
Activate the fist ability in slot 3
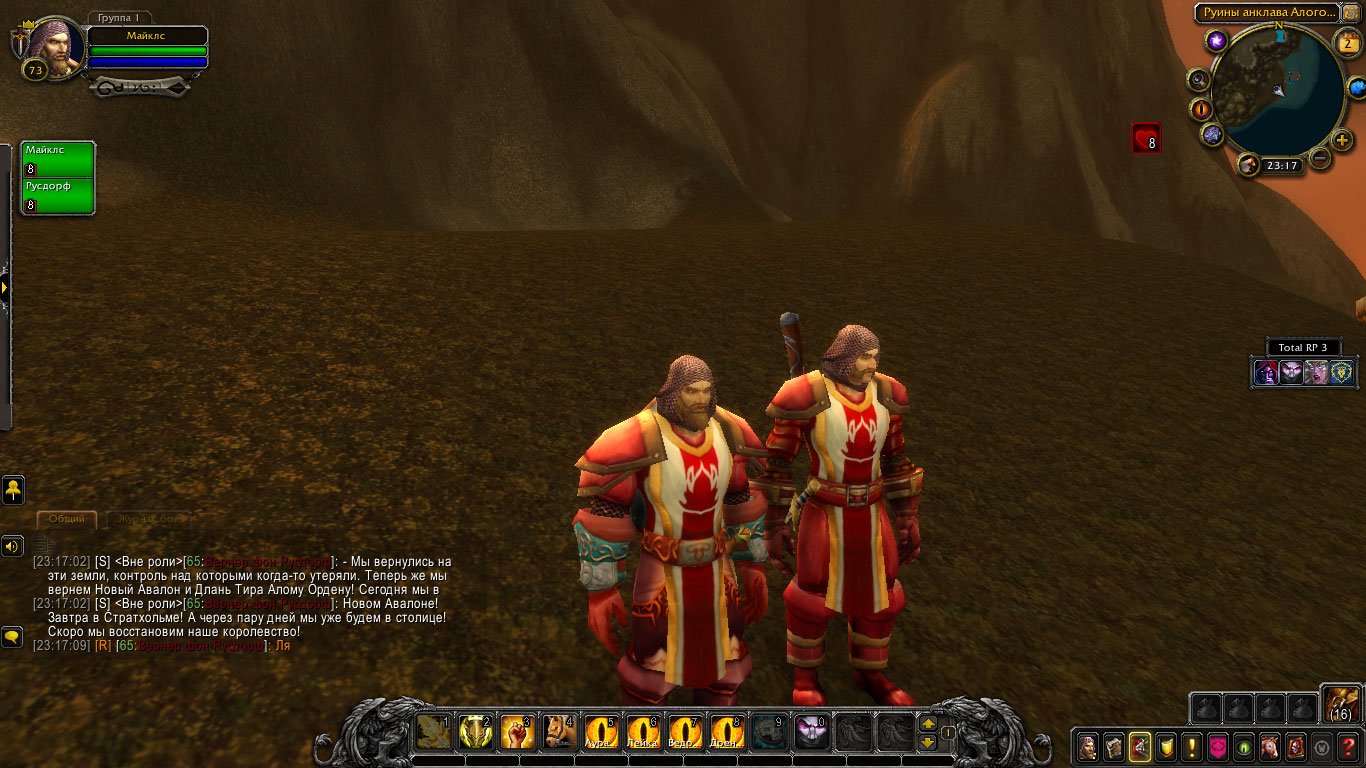click(x=518, y=732)
